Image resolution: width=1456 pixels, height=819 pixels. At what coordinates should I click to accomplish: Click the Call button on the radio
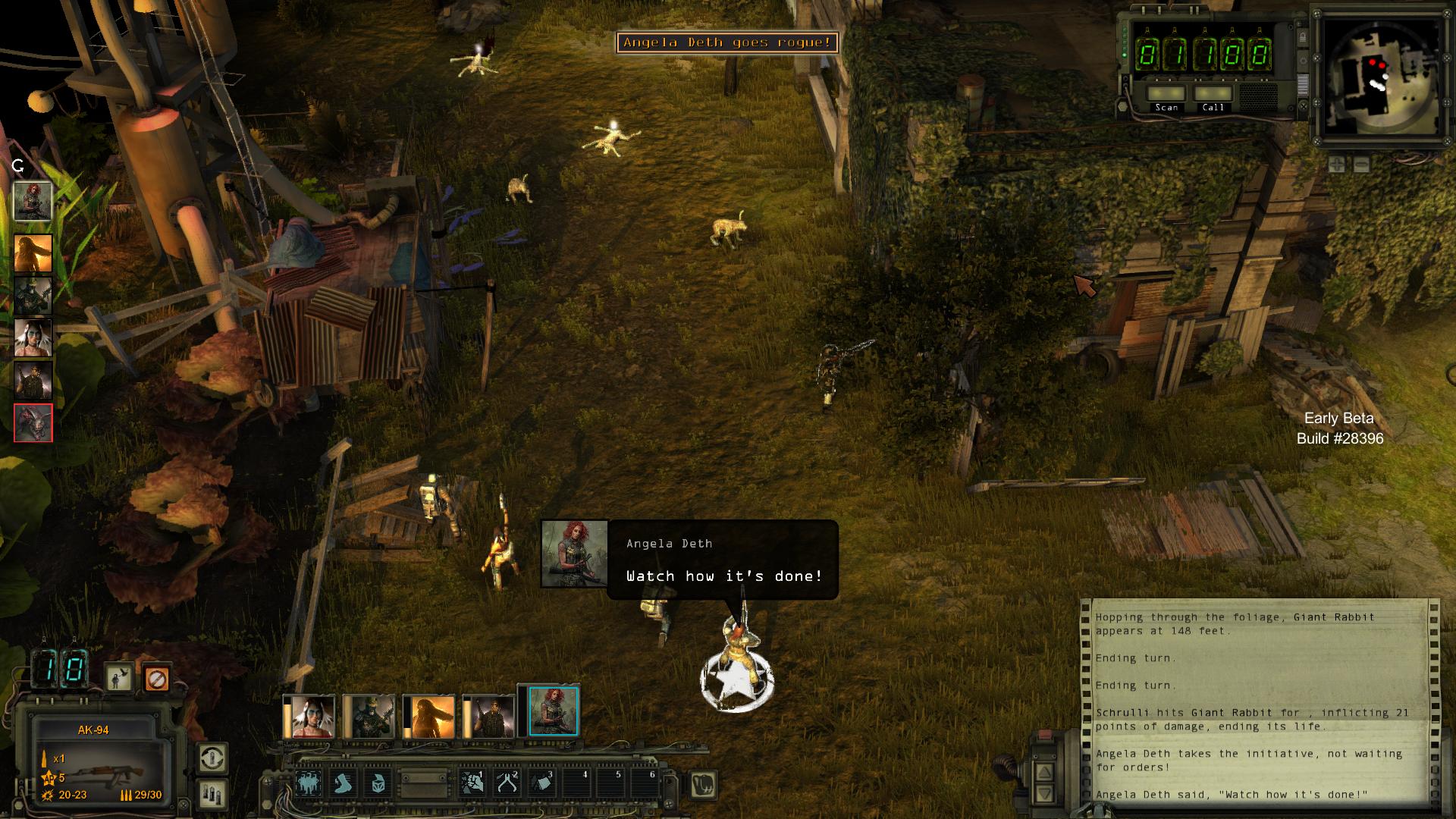[x=1213, y=95]
